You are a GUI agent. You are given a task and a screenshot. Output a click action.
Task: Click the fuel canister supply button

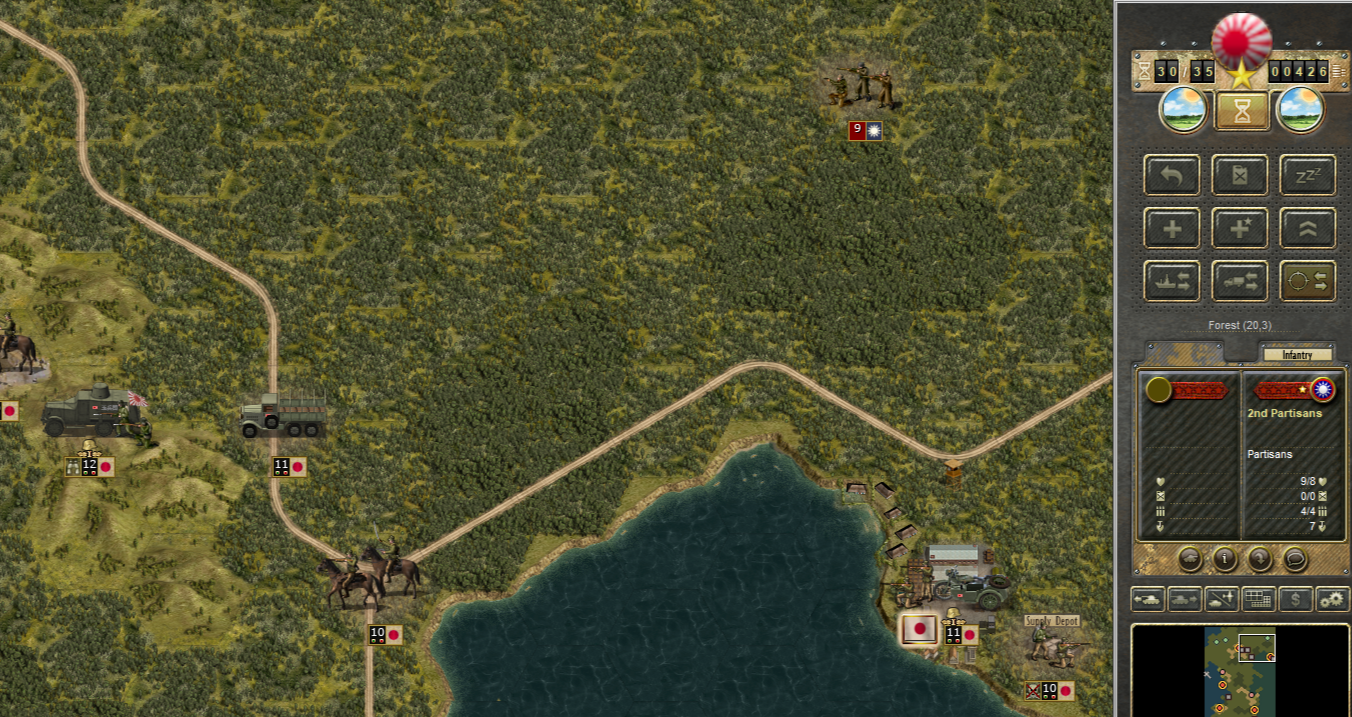pos(1240,176)
